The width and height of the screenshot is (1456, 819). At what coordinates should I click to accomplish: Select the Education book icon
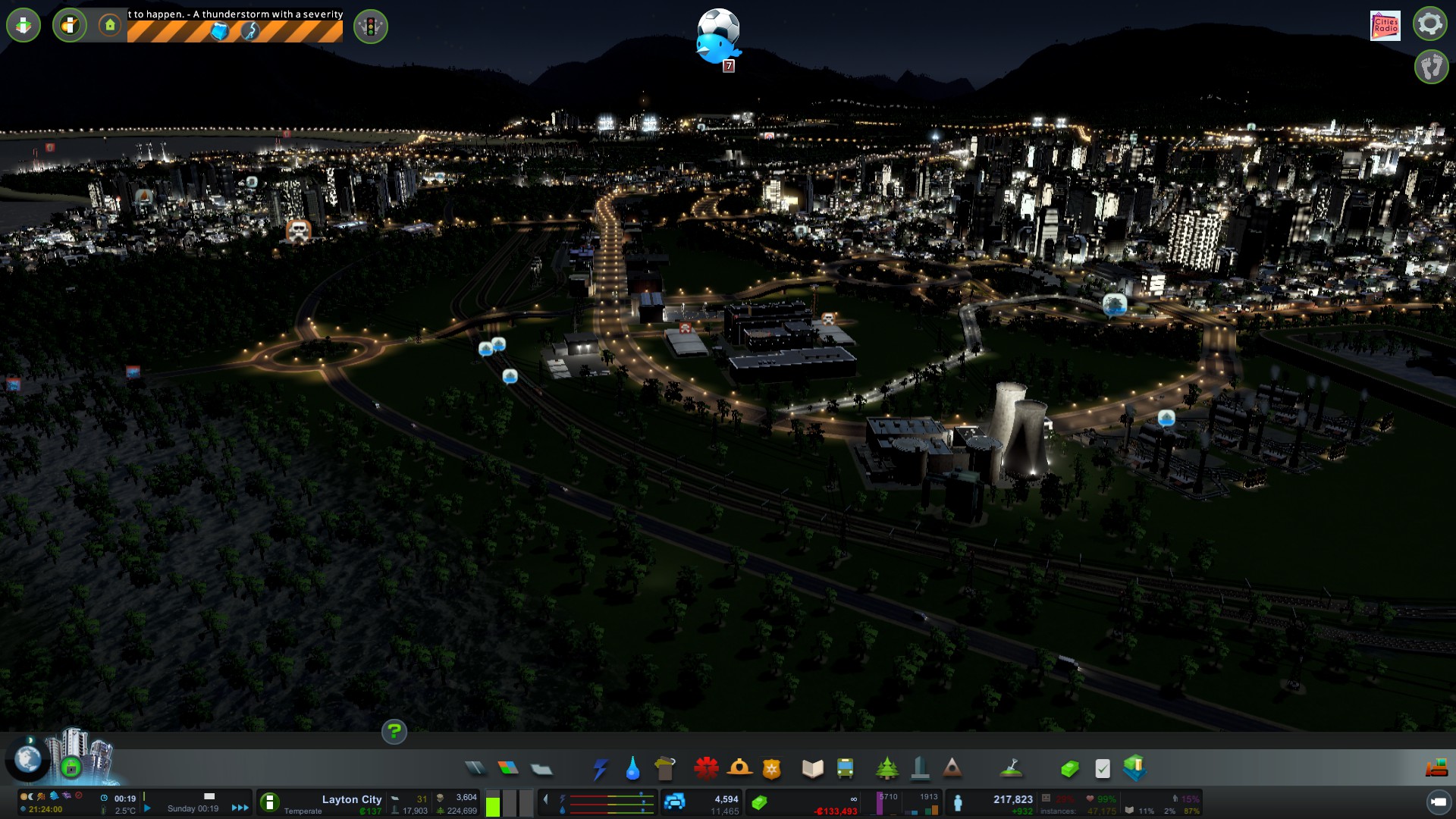[x=812, y=769]
